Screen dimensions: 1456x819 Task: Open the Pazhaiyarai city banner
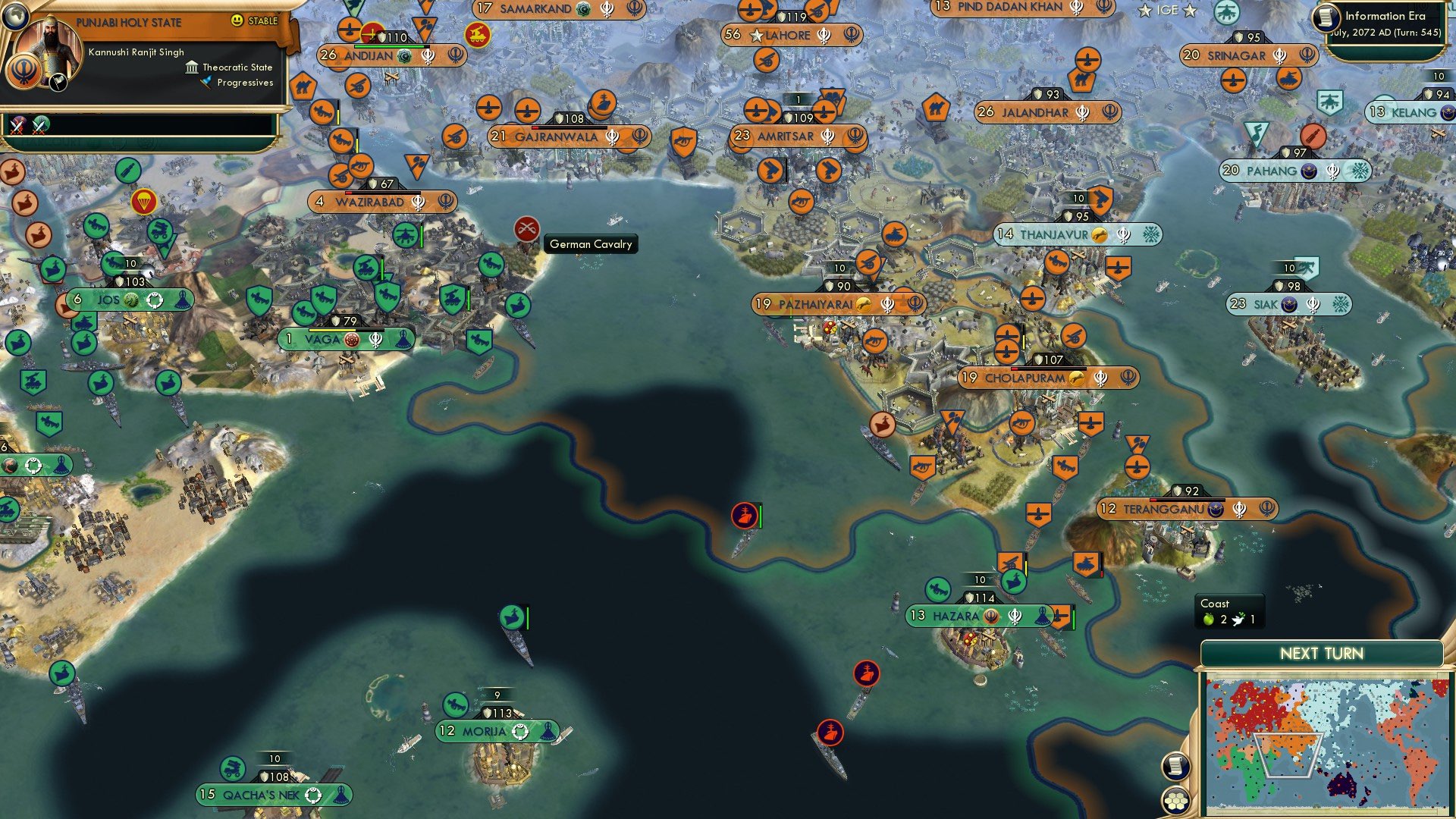(816, 305)
